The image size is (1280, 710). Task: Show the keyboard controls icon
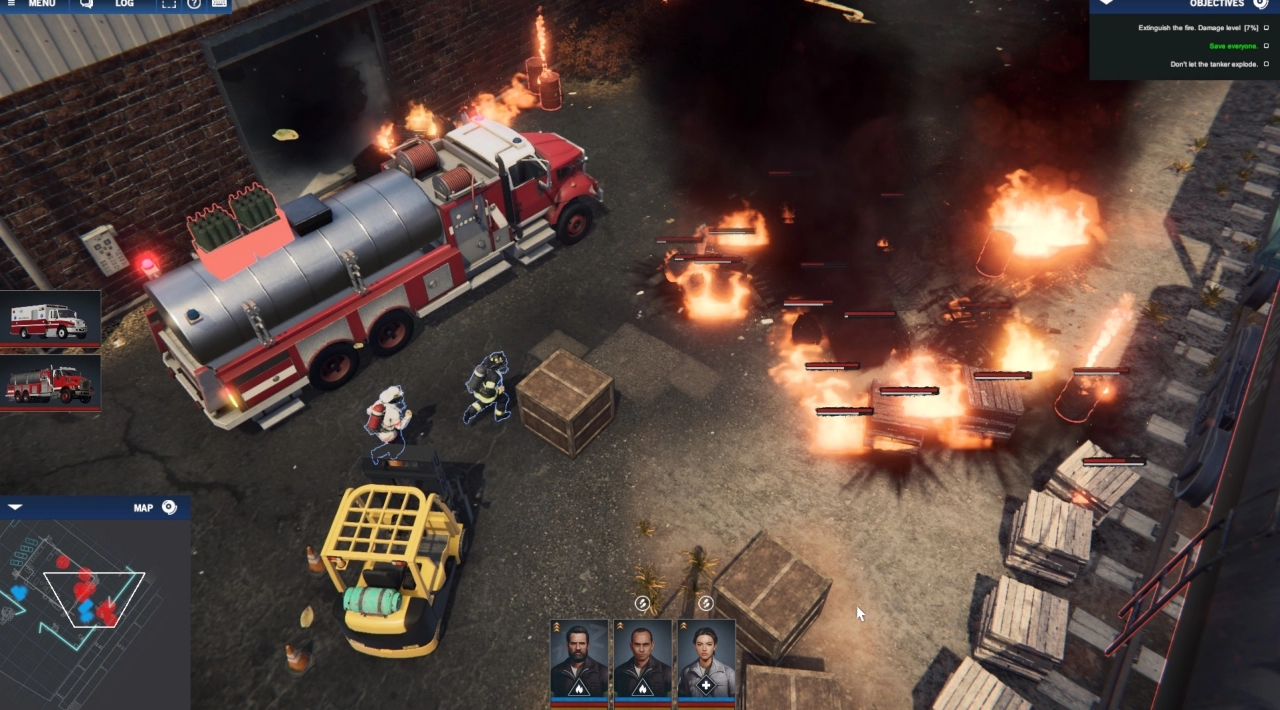(219, 4)
